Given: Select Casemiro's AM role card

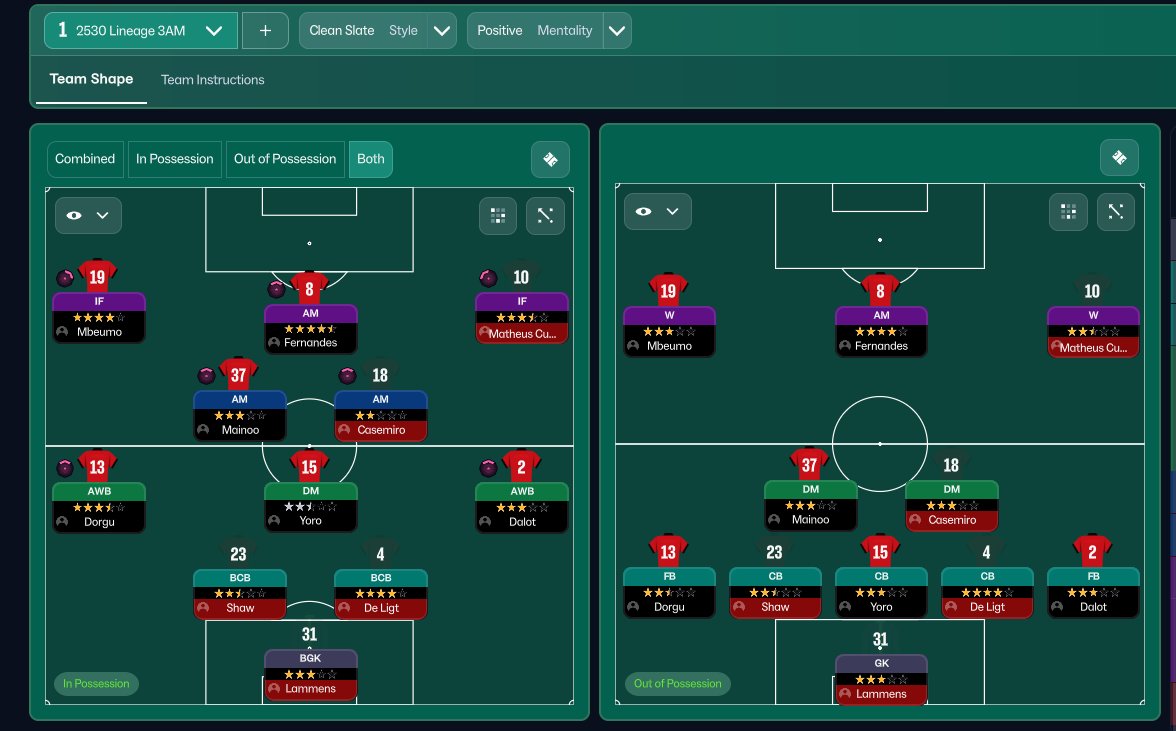Looking at the screenshot, I should tap(380, 416).
